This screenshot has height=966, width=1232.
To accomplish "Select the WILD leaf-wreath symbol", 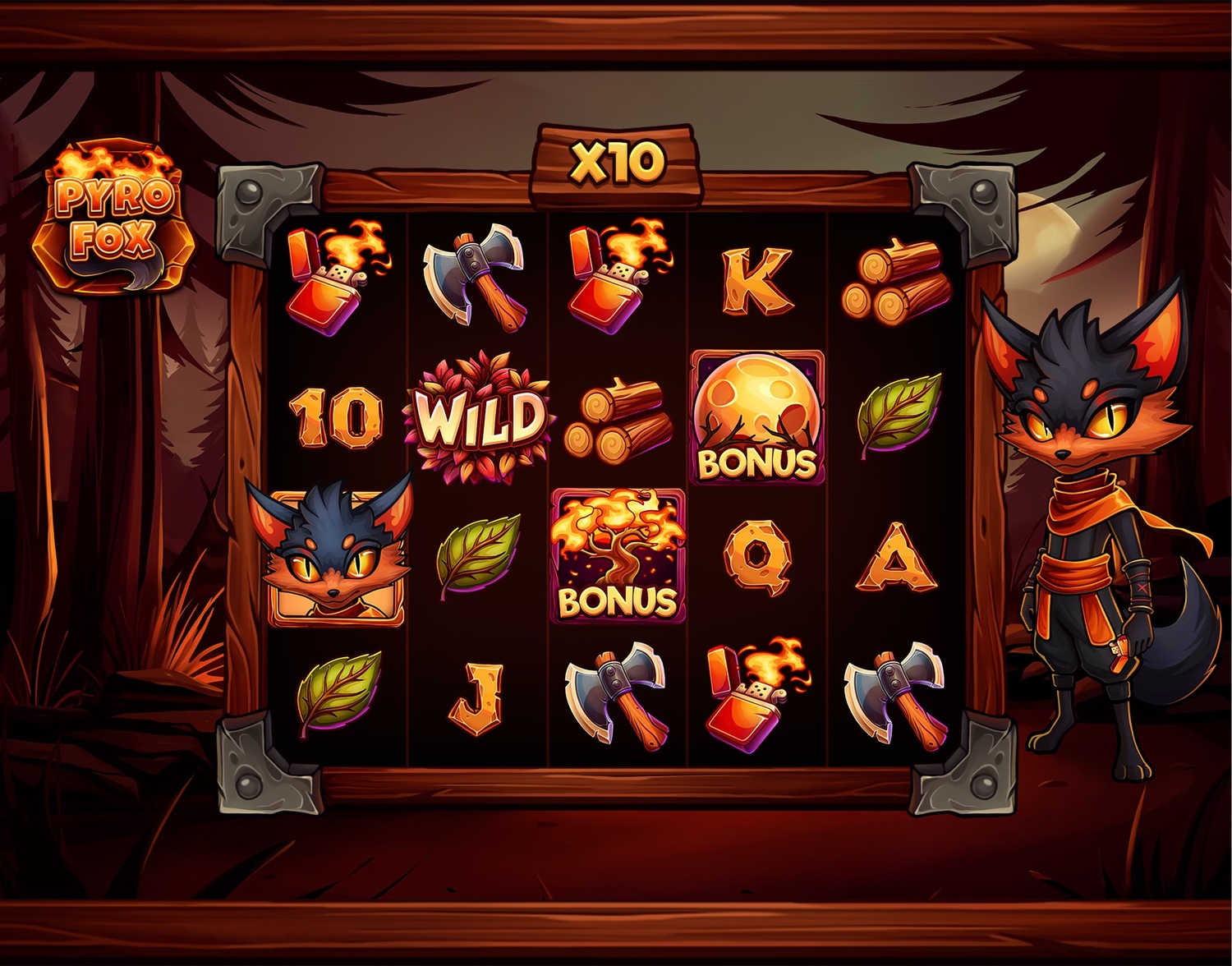I will (480, 419).
